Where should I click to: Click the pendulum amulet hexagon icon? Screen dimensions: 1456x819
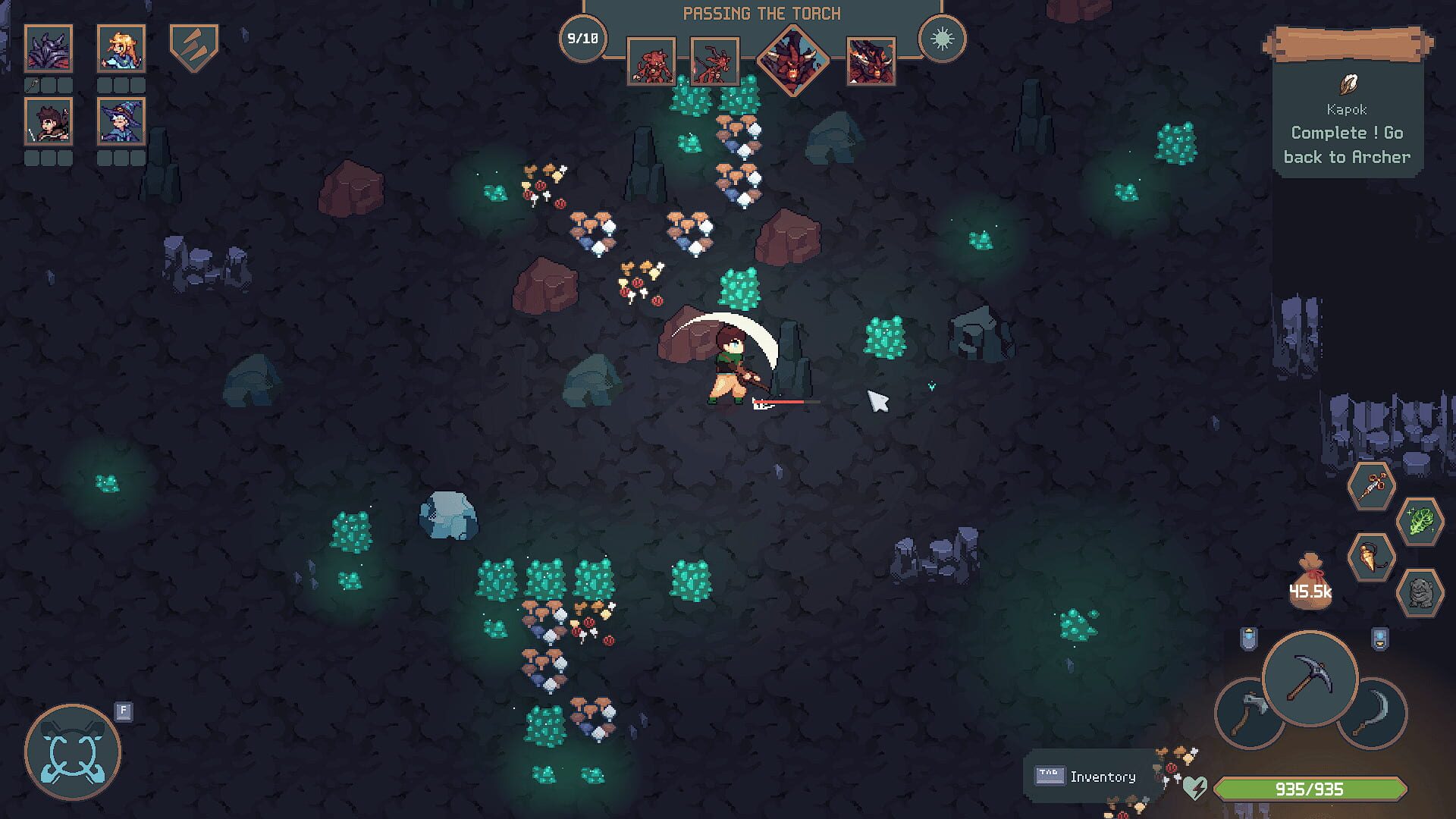tap(1372, 556)
